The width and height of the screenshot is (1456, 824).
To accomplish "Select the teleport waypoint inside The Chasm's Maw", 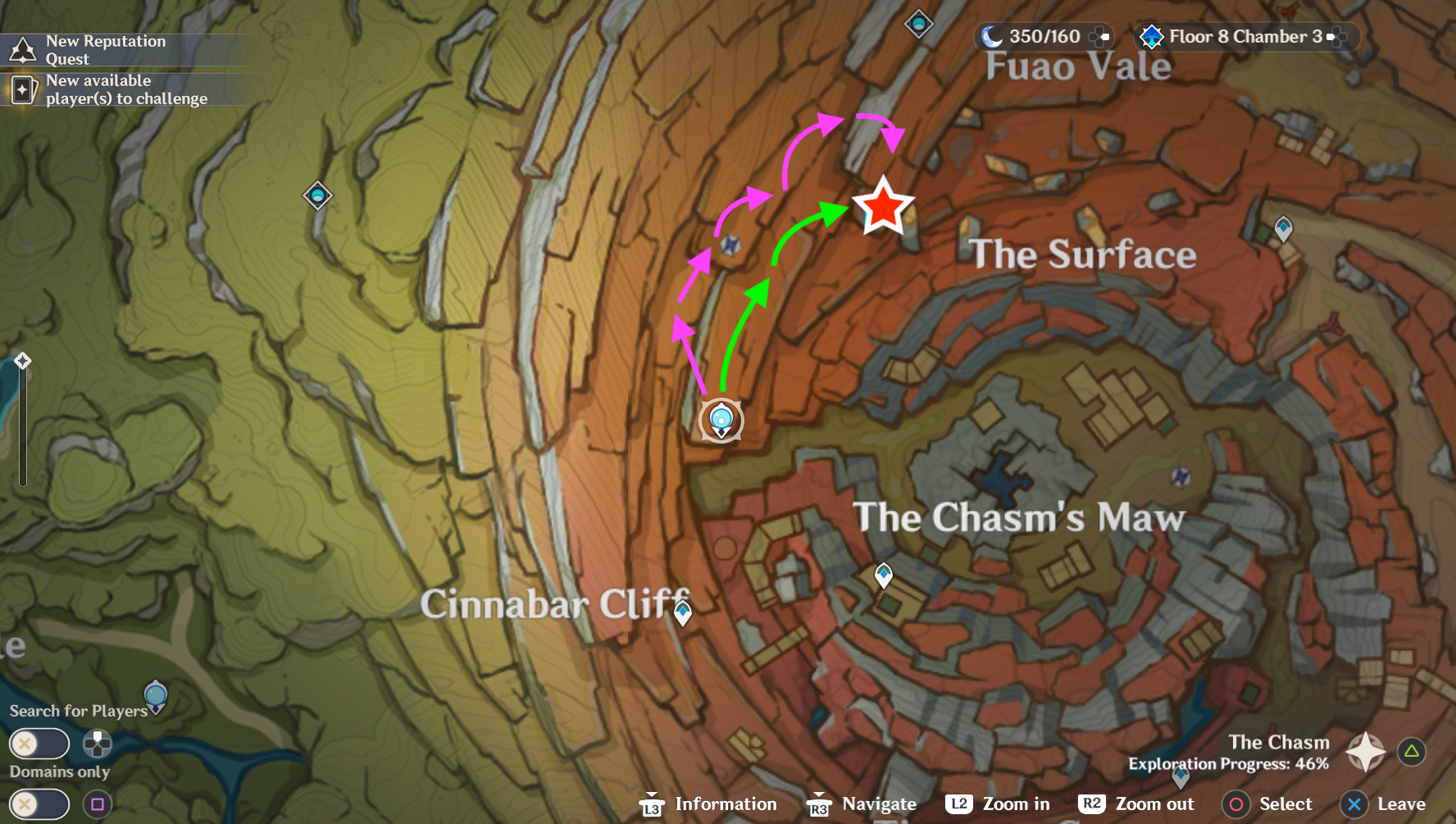I will 884,575.
